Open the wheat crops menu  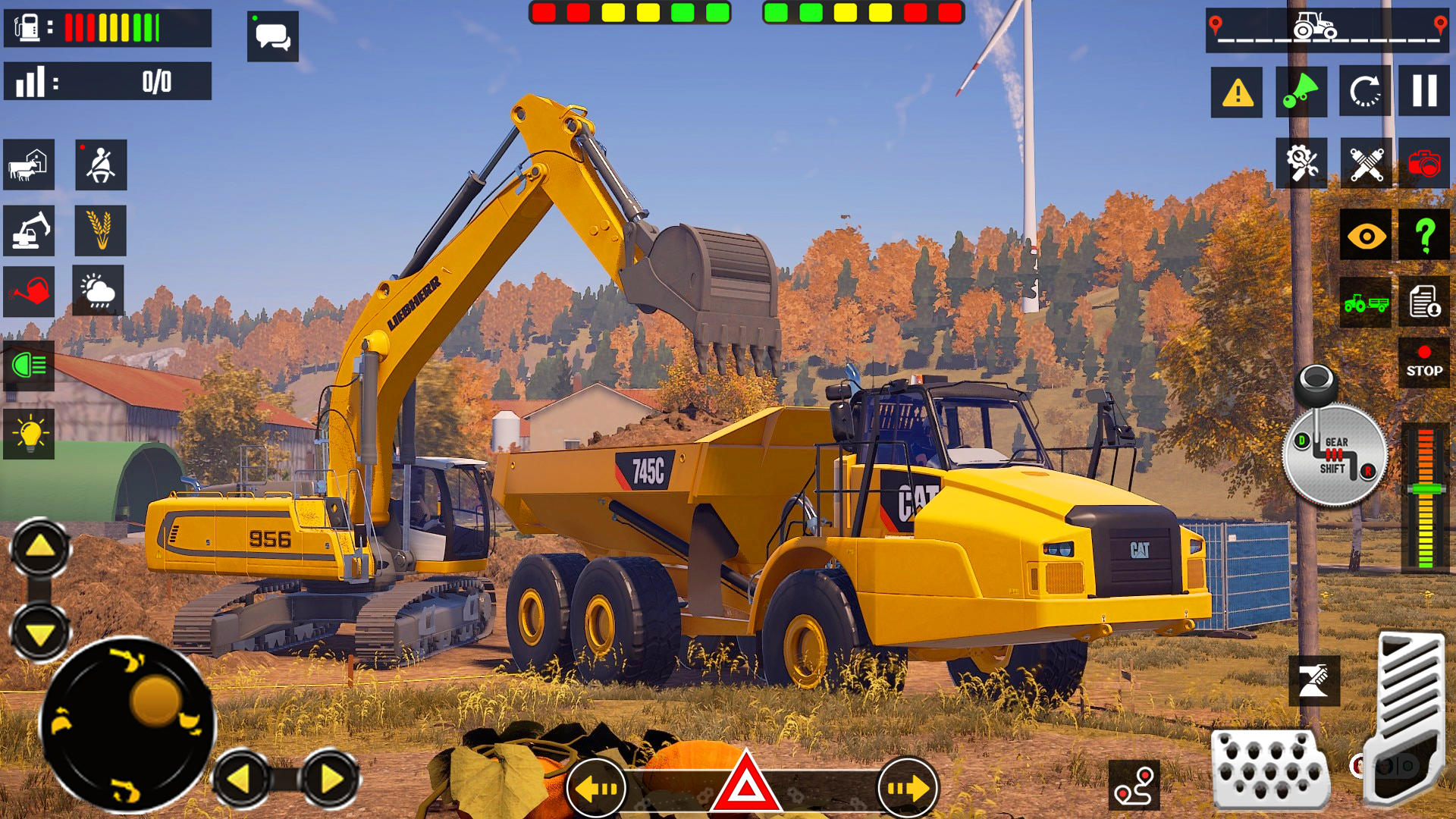click(x=99, y=231)
